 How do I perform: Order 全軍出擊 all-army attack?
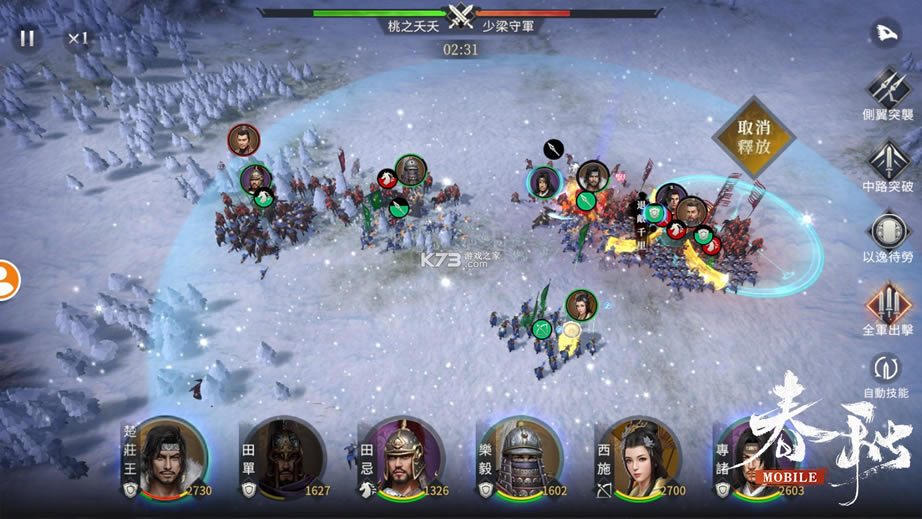(x=887, y=303)
